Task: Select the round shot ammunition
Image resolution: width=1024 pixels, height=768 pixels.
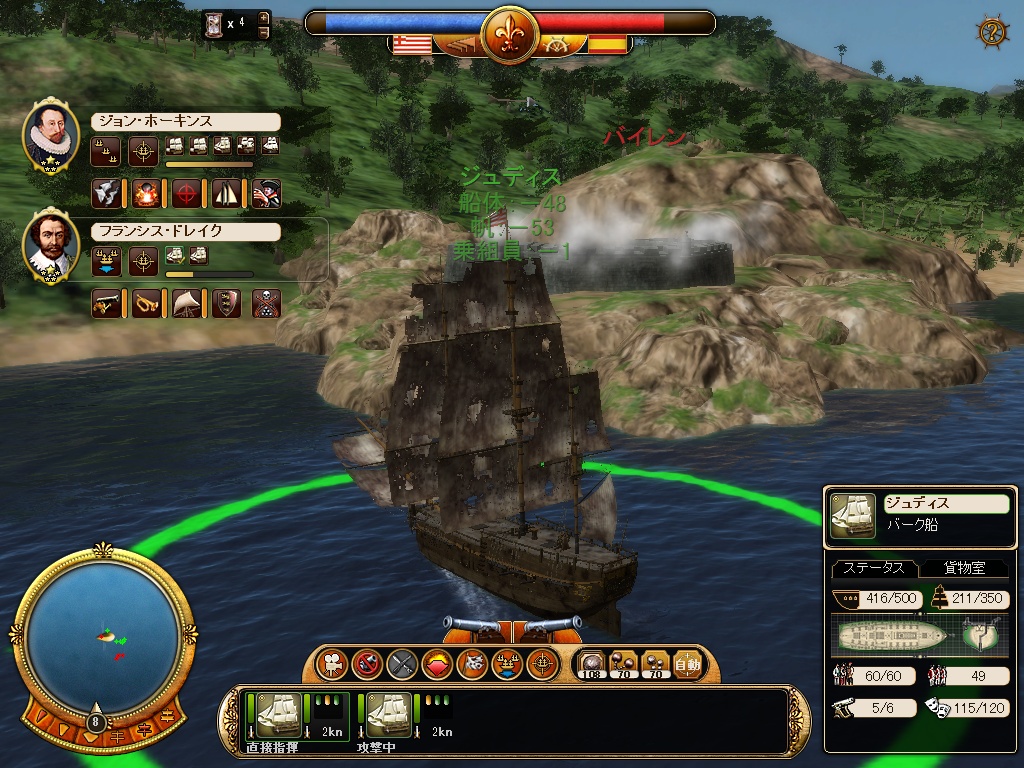Action: pyautogui.click(x=591, y=663)
